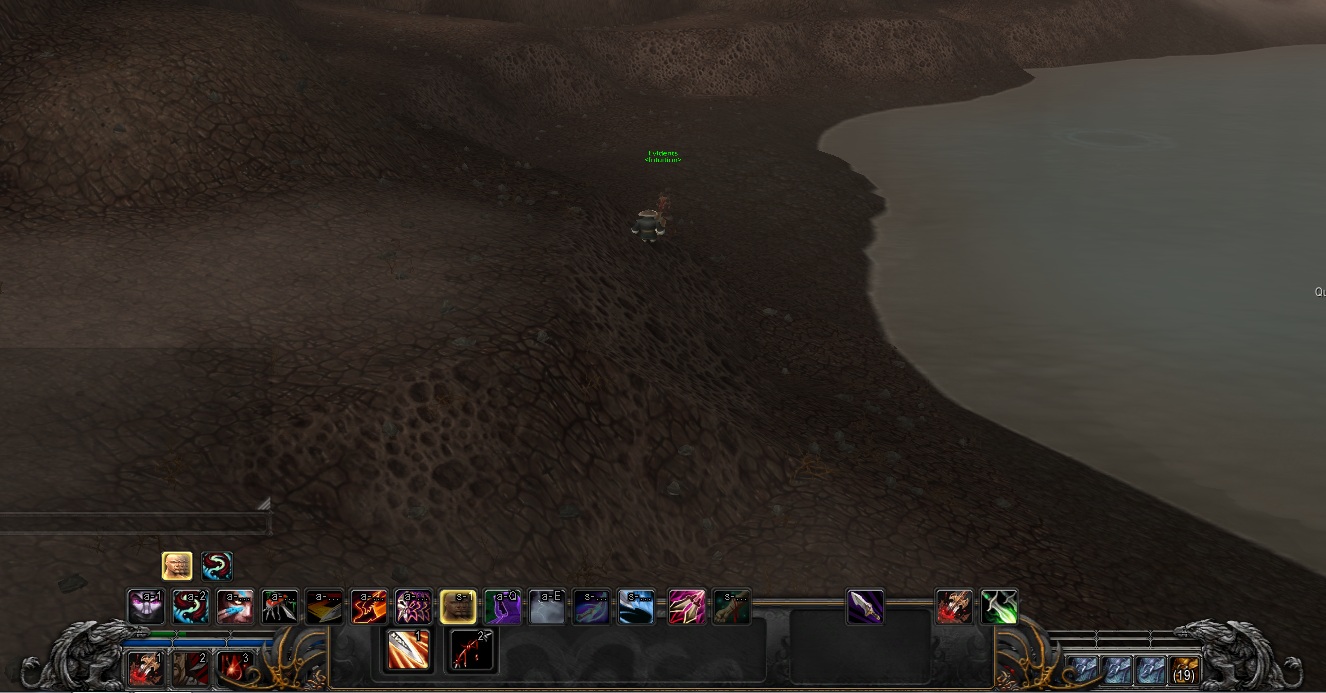The height and width of the screenshot is (693, 1326).
Task: Use the red swirl ability labeled a-2
Action: coord(190,607)
